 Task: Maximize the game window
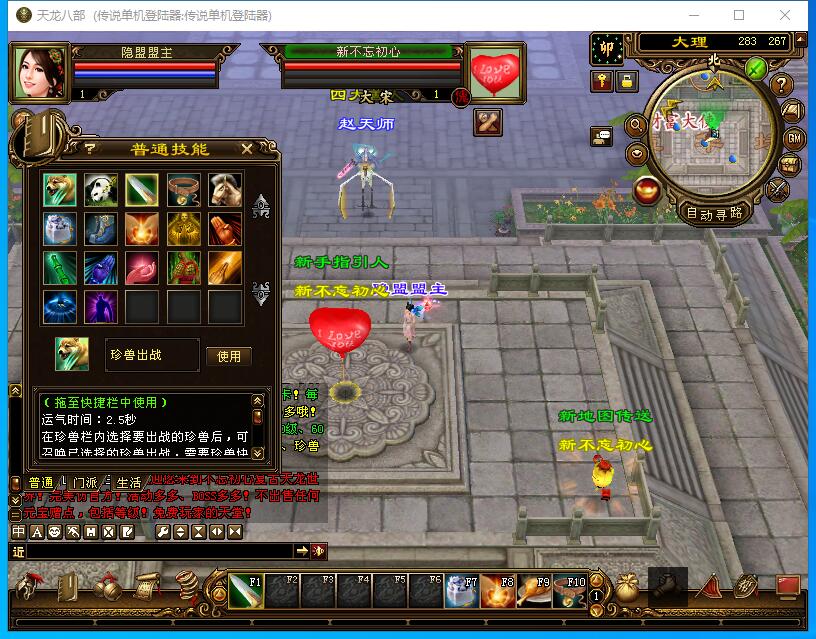click(739, 15)
